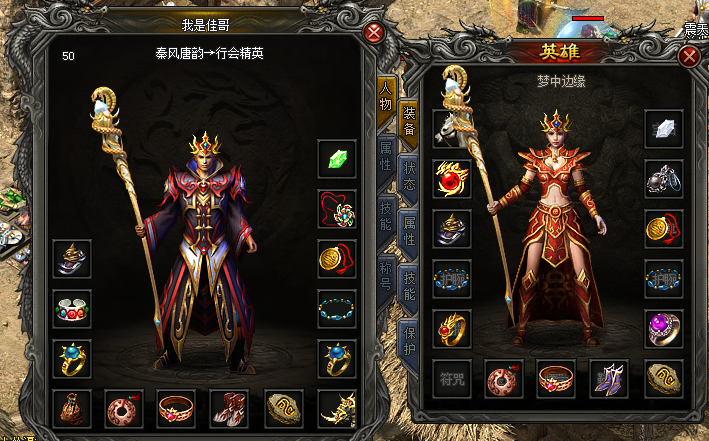Viewport: 709px width, 441px height.
Task: Select the brown pouch item slot
Action: [72, 408]
